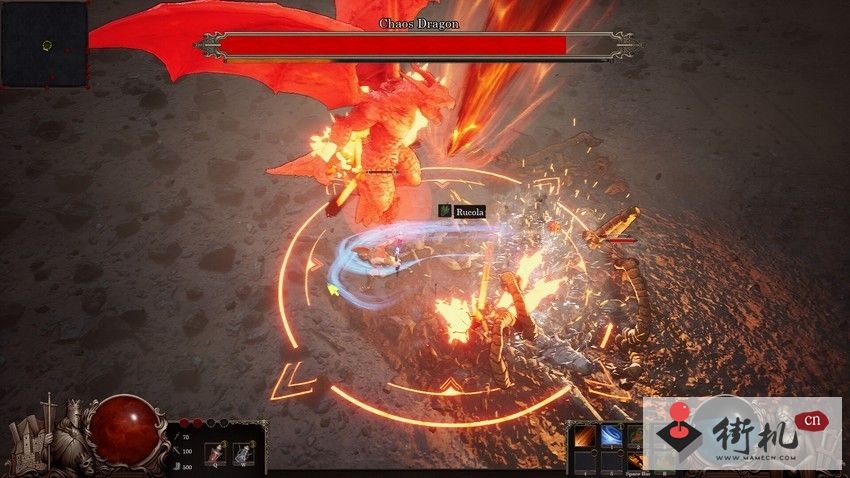Activate the fiery slash skill icon
The height and width of the screenshot is (478, 850).
[x=583, y=436]
